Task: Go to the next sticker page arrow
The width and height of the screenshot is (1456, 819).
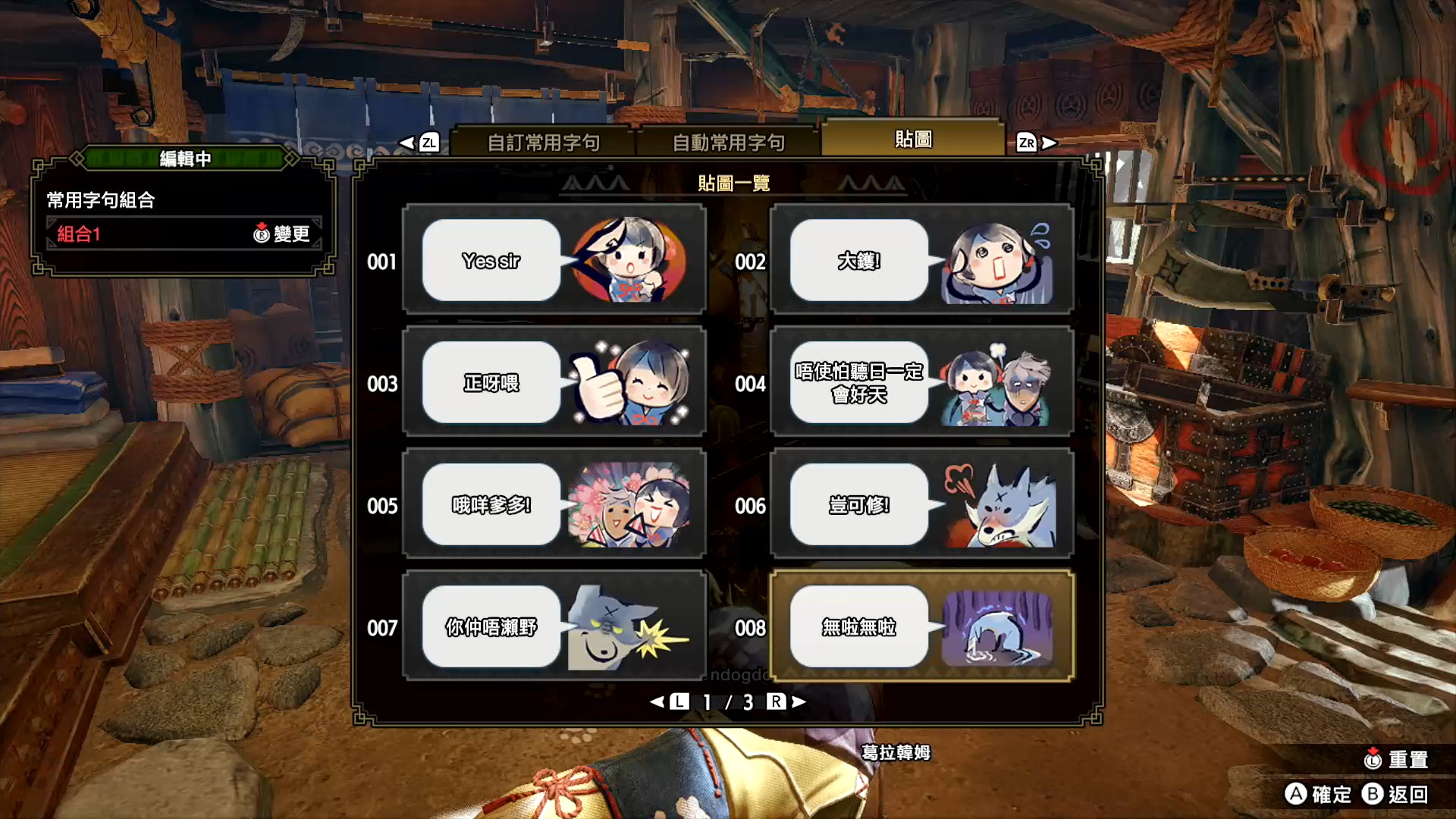Action: [x=786, y=702]
